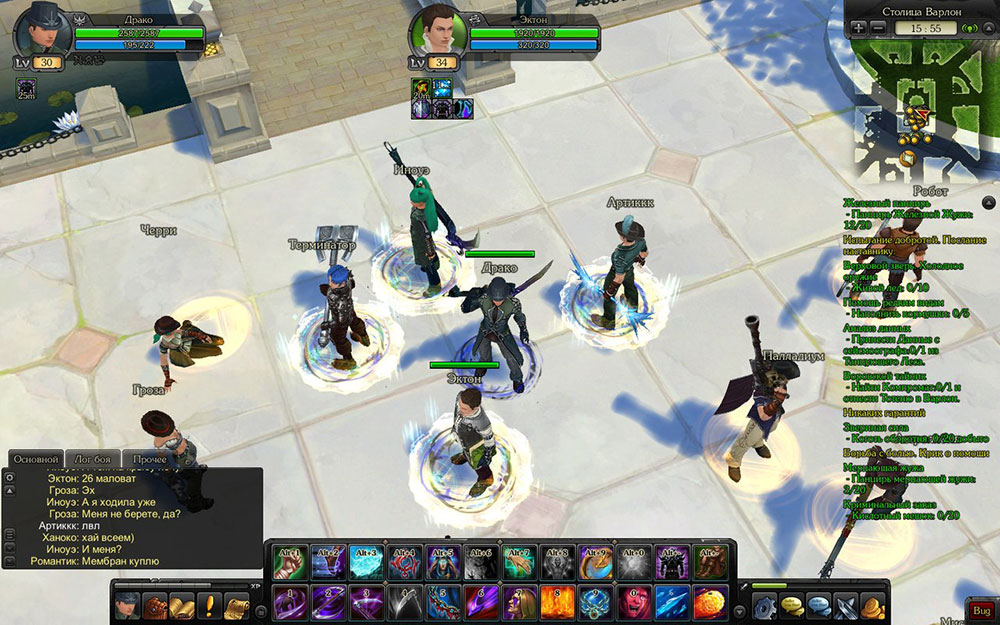Use the Alt+3 cyan glowing skill

tap(365, 563)
